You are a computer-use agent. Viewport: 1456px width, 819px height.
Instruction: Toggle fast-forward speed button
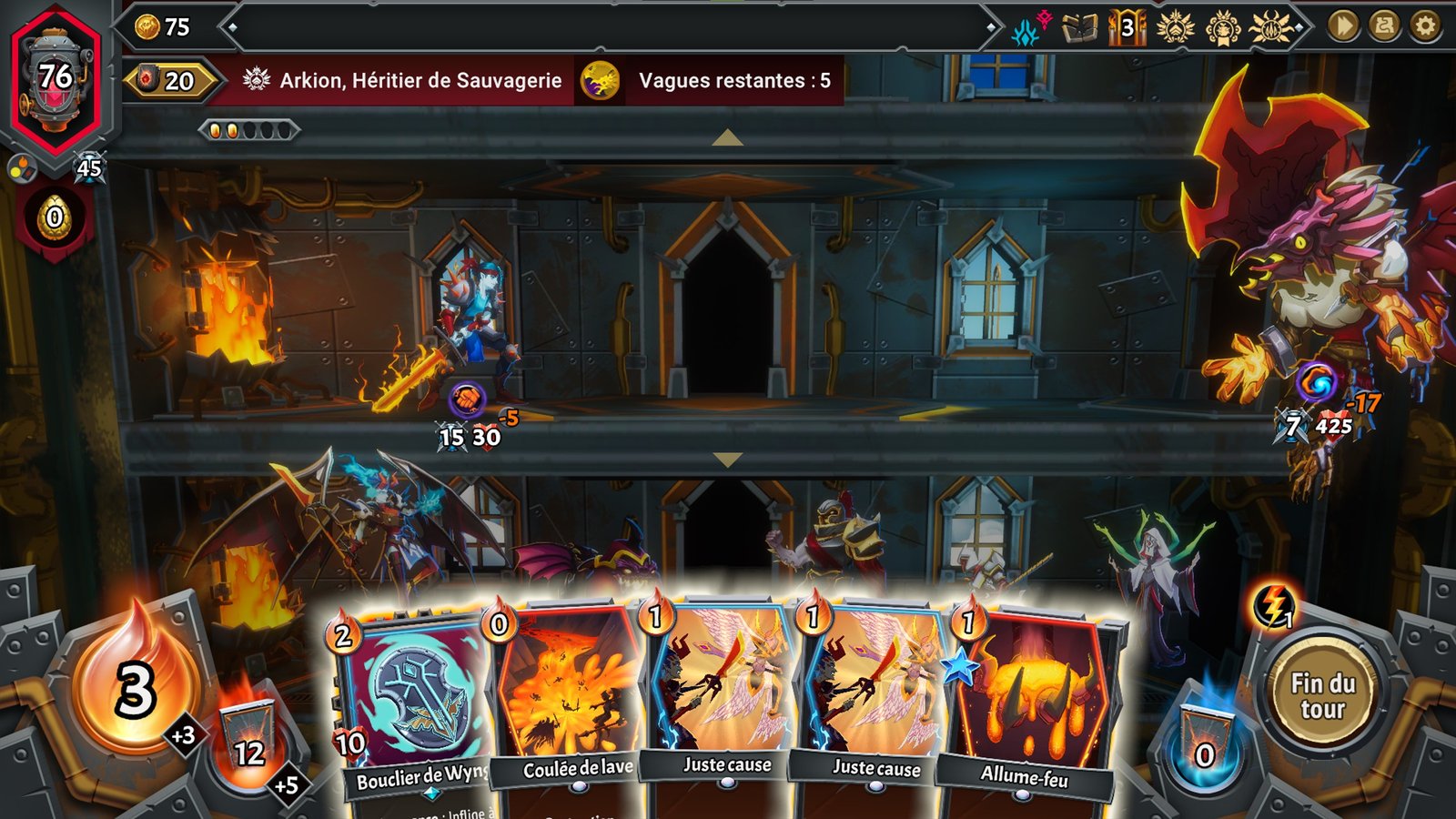[x=1343, y=26]
